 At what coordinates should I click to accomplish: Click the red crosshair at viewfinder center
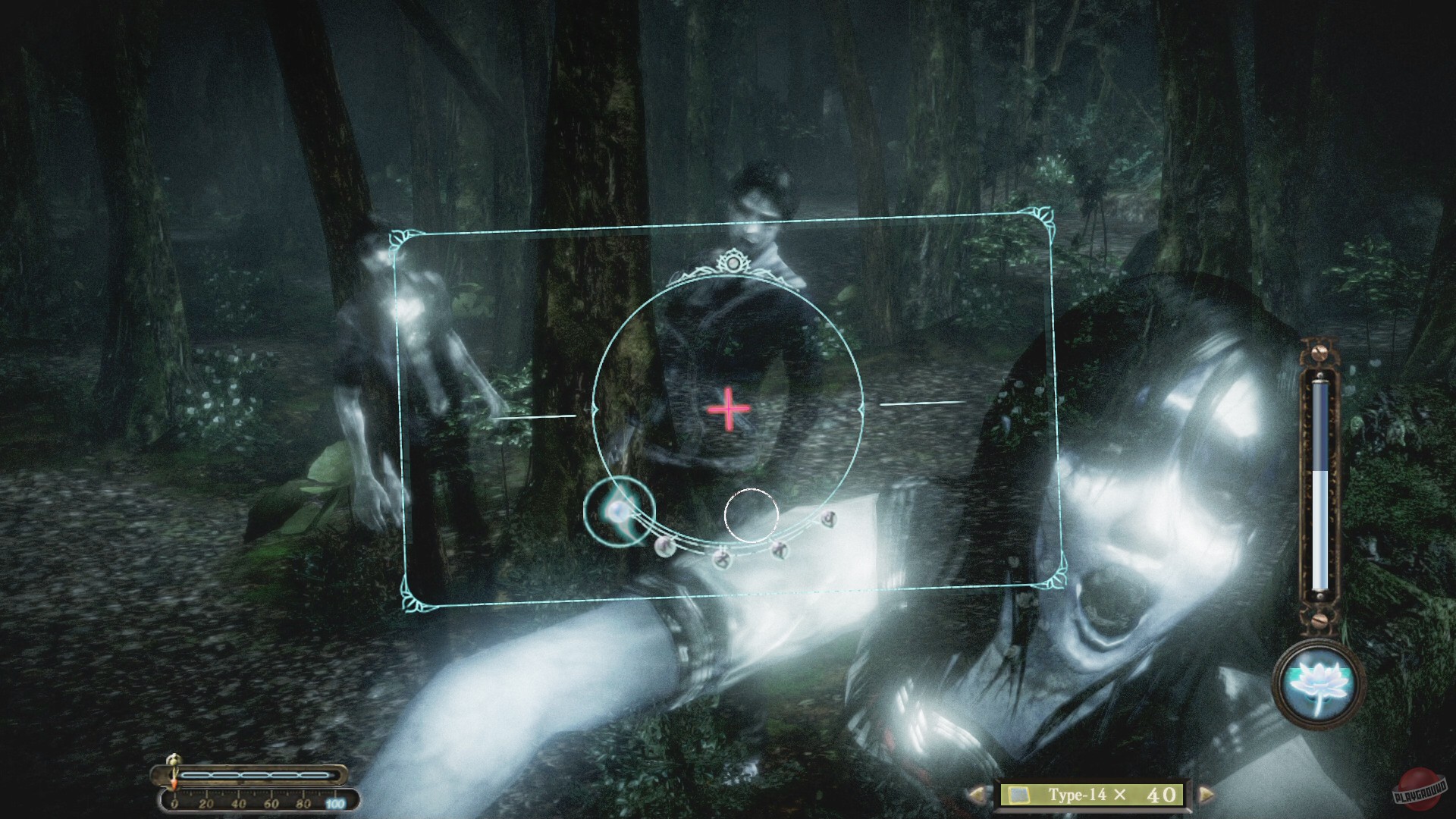[x=727, y=410]
